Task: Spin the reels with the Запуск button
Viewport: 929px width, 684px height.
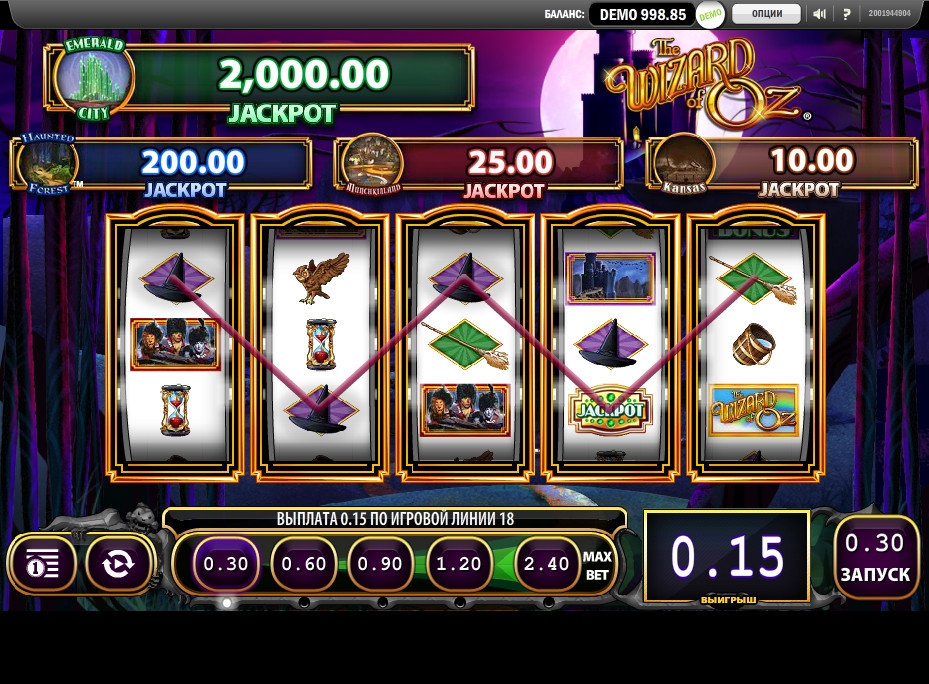Action: tap(876, 558)
